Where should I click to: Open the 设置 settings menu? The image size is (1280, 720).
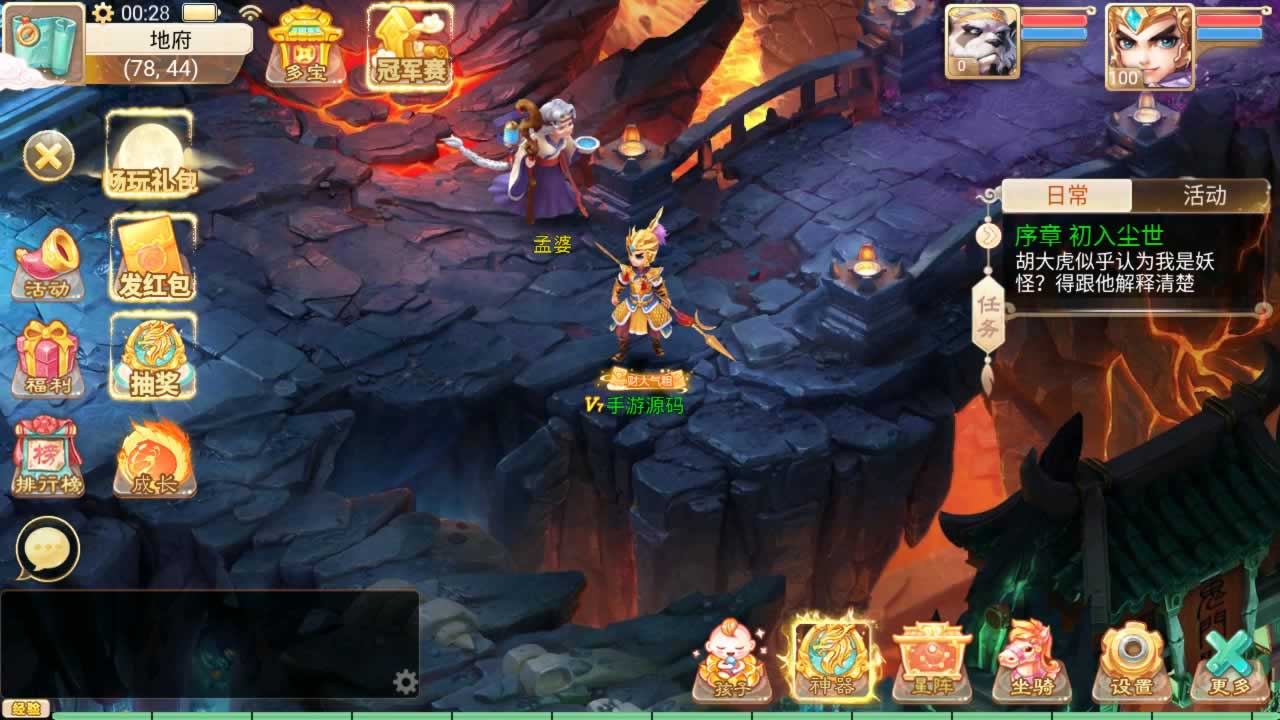coord(1131,660)
